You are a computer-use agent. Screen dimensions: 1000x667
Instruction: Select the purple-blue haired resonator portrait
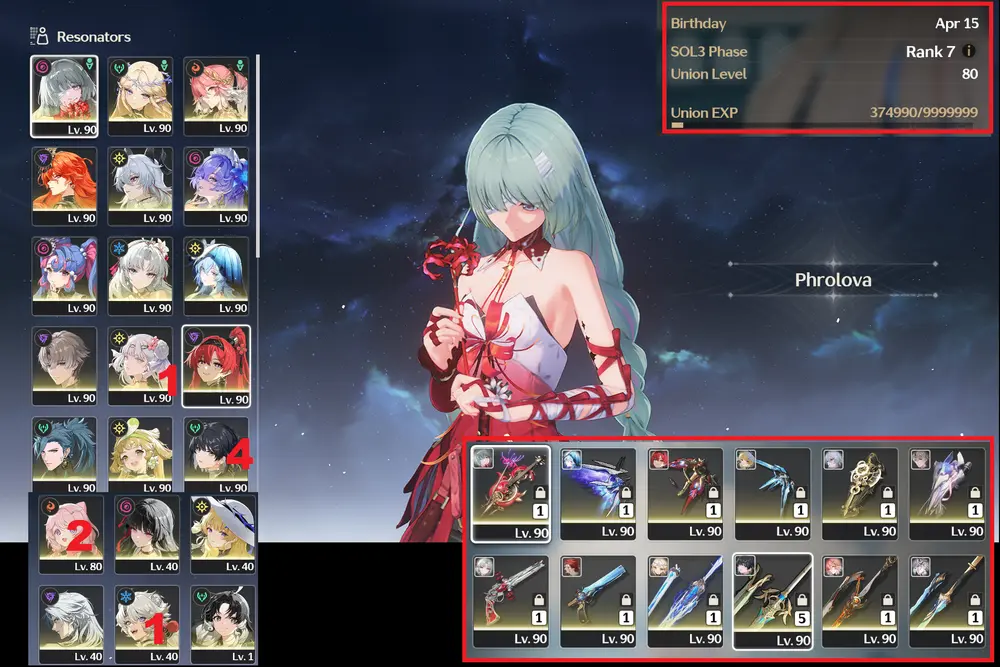pyautogui.click(x=216, y=185)
